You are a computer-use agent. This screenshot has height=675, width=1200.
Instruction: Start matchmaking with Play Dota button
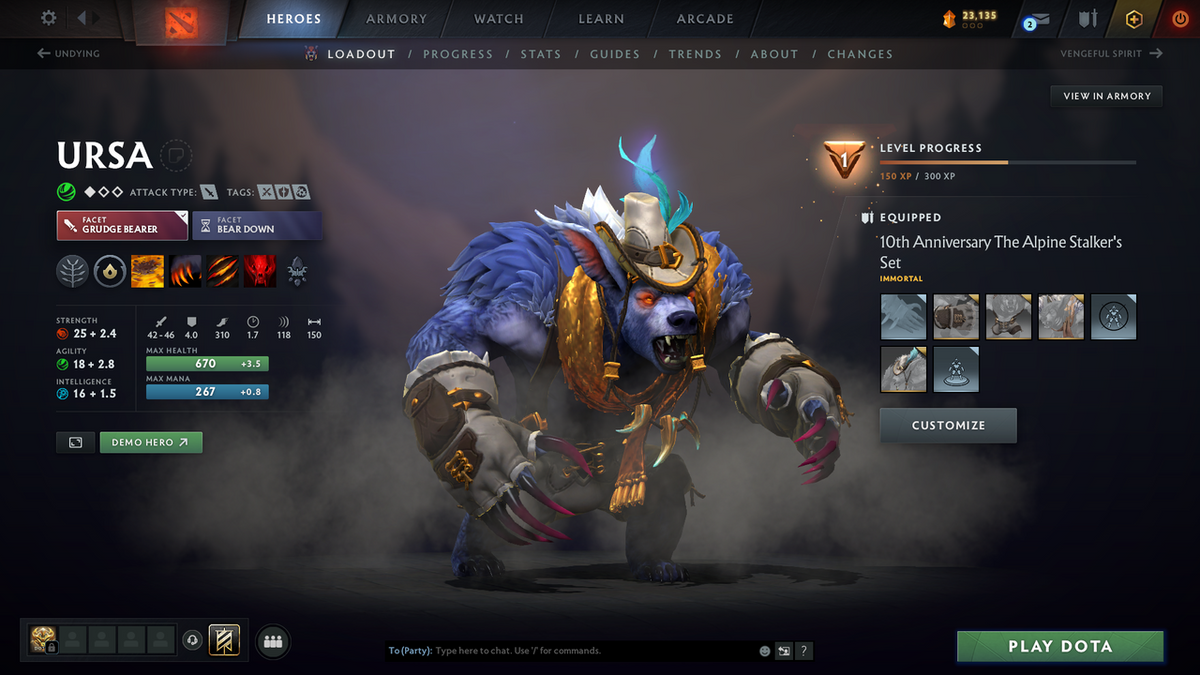[1060, 646]
